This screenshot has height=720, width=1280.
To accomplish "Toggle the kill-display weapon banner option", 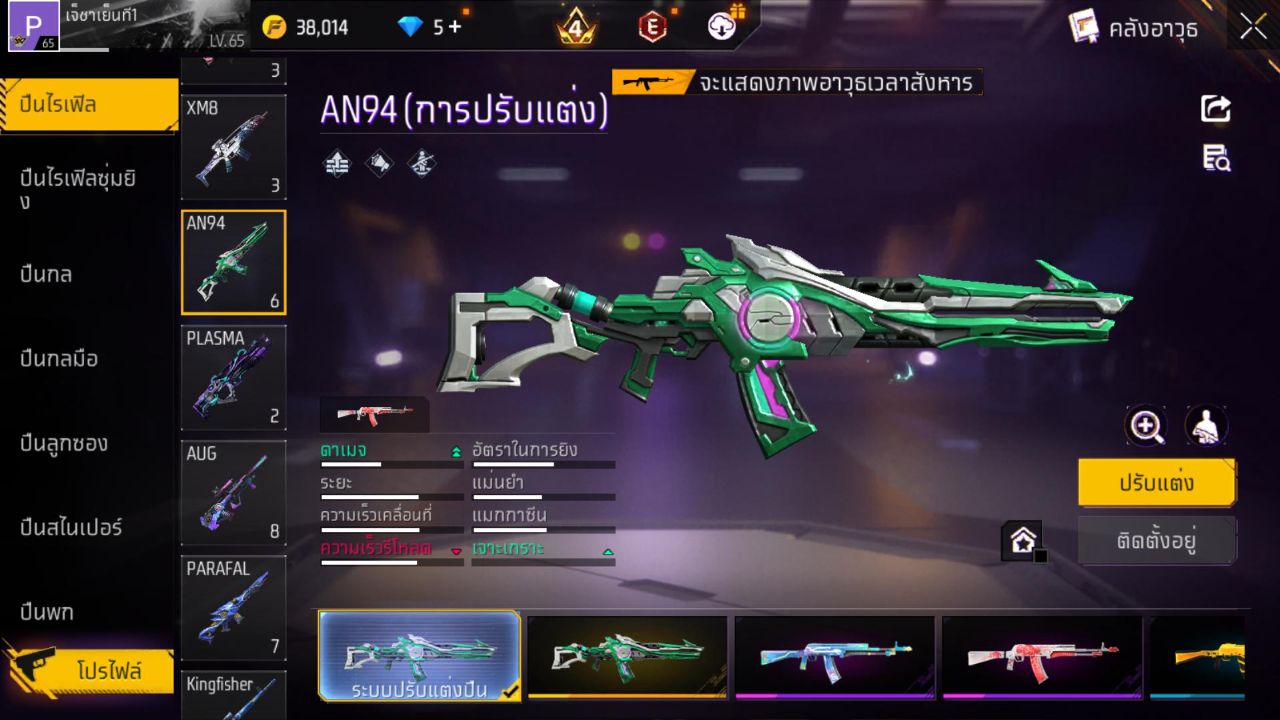I will (x=795, y=84).
